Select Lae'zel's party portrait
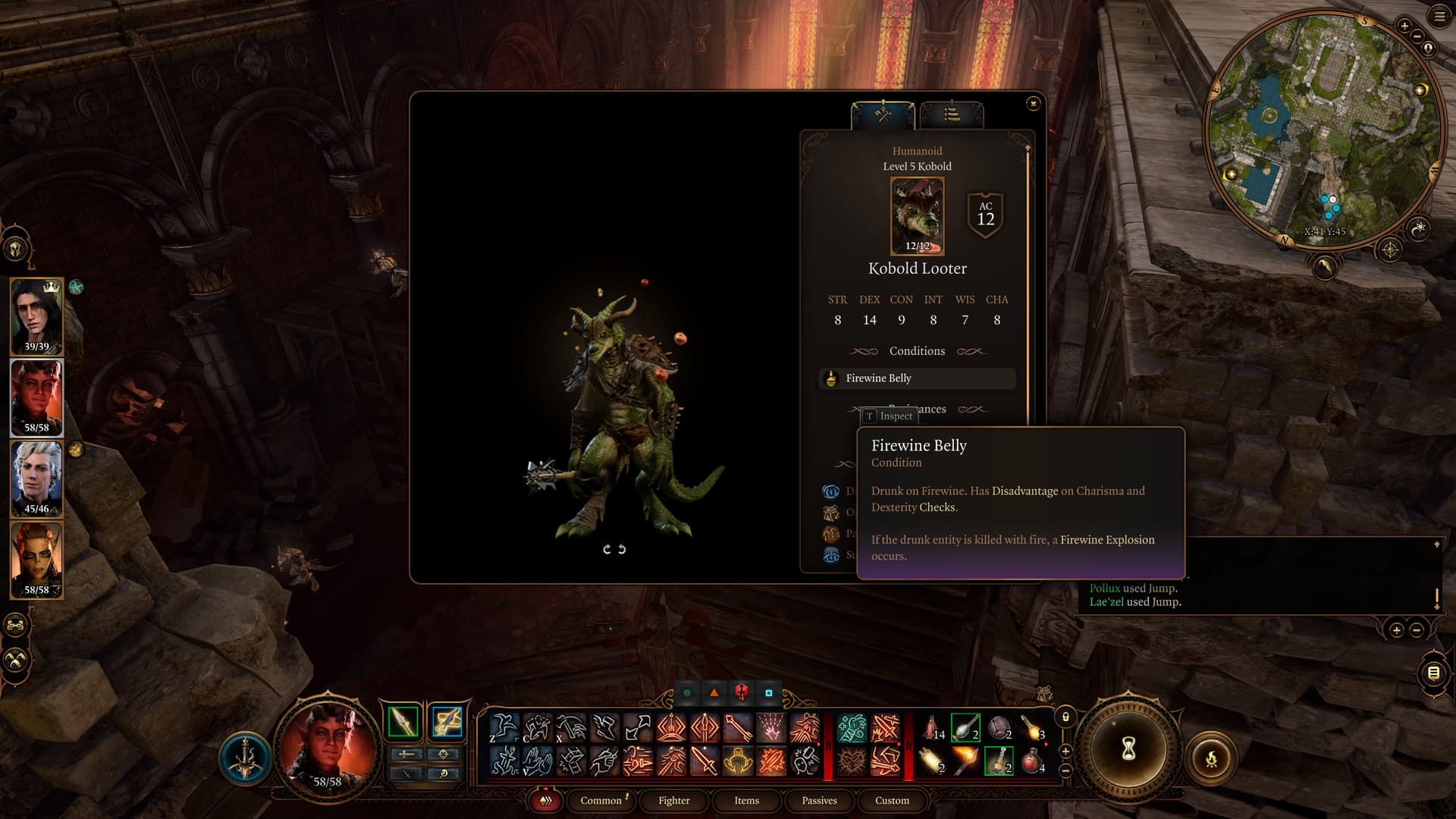Screen dimensions: 1456x819 click(x=36, y=560)
